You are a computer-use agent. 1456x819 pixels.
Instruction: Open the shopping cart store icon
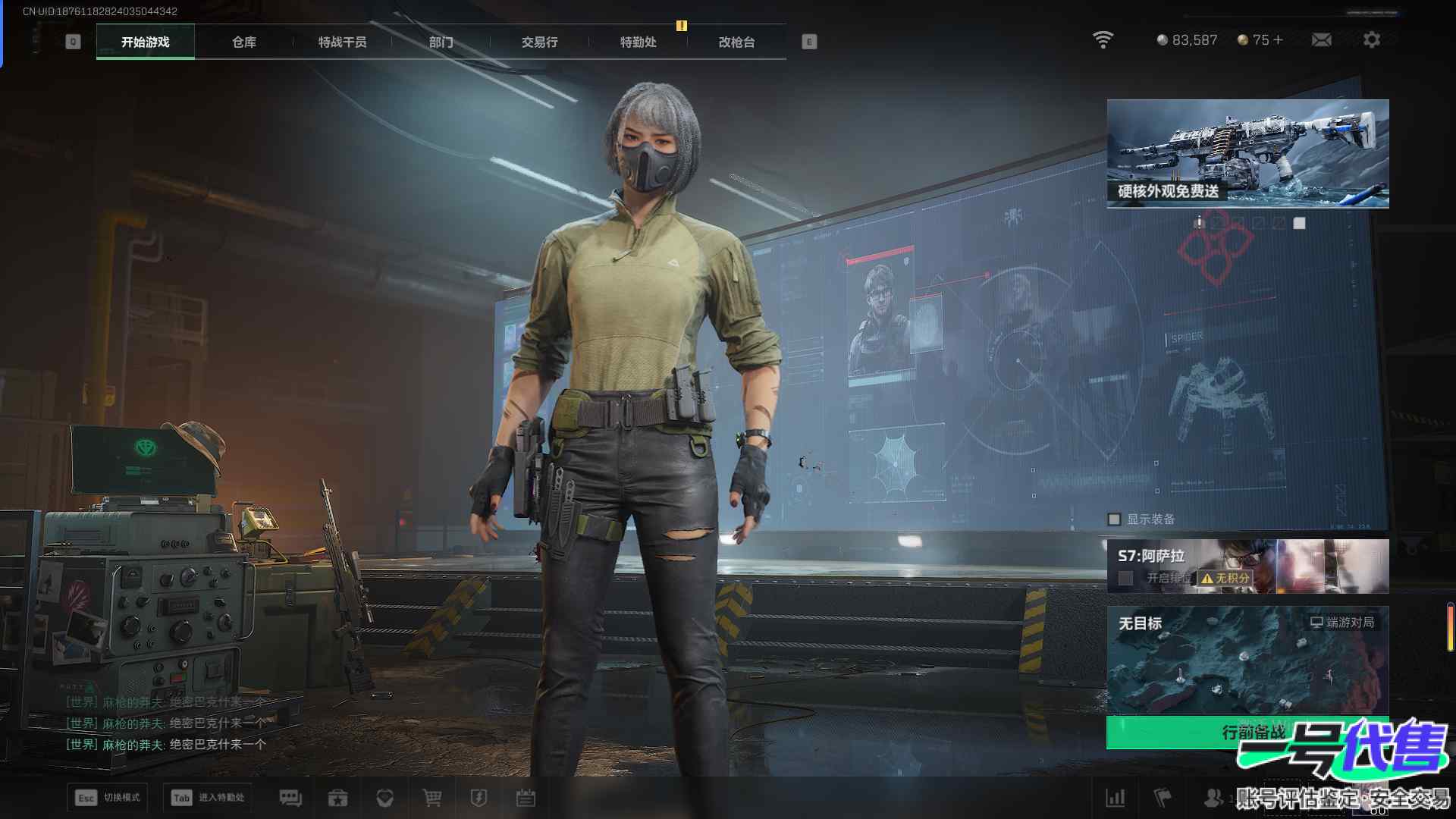pos(431,798)
